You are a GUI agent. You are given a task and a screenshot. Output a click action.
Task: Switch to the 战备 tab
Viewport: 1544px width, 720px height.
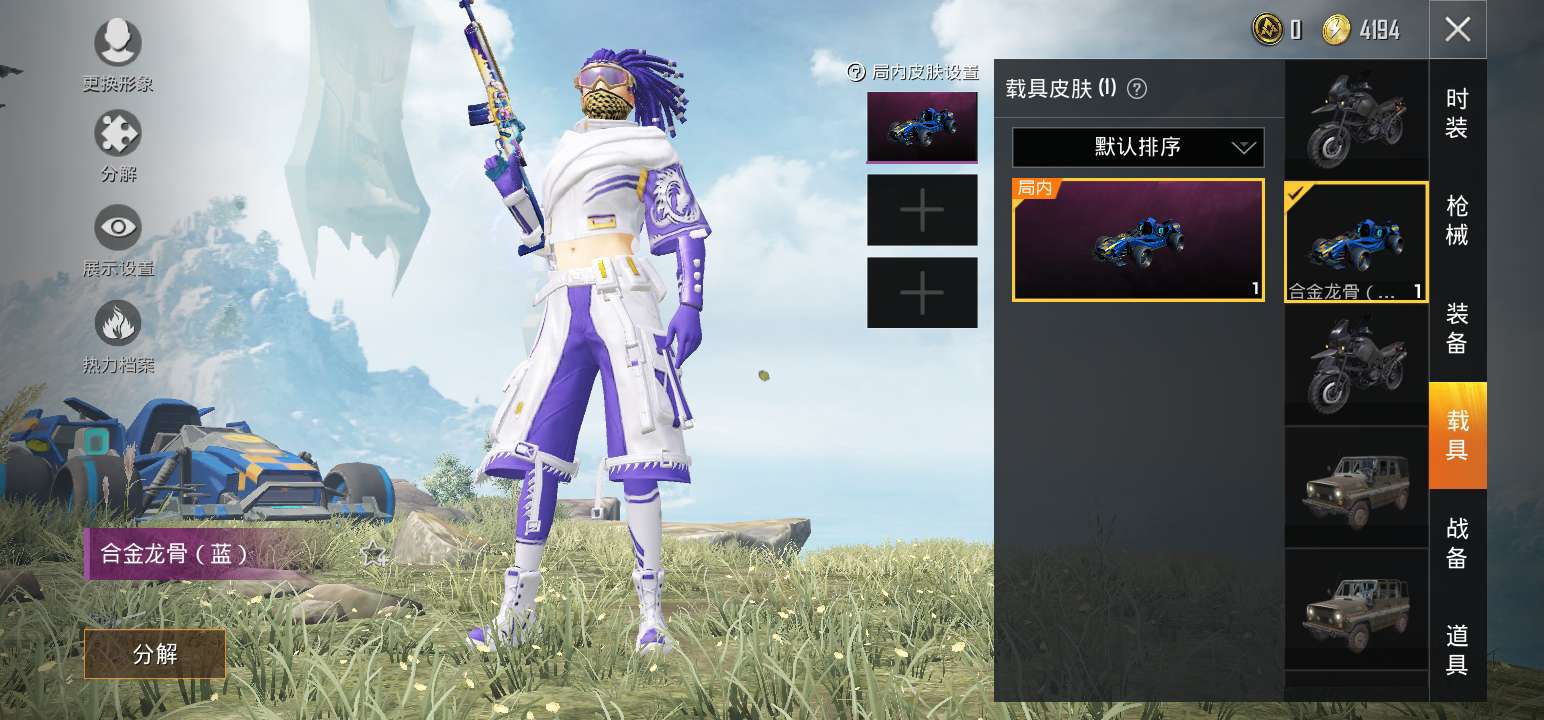(x=1457, y=543)
